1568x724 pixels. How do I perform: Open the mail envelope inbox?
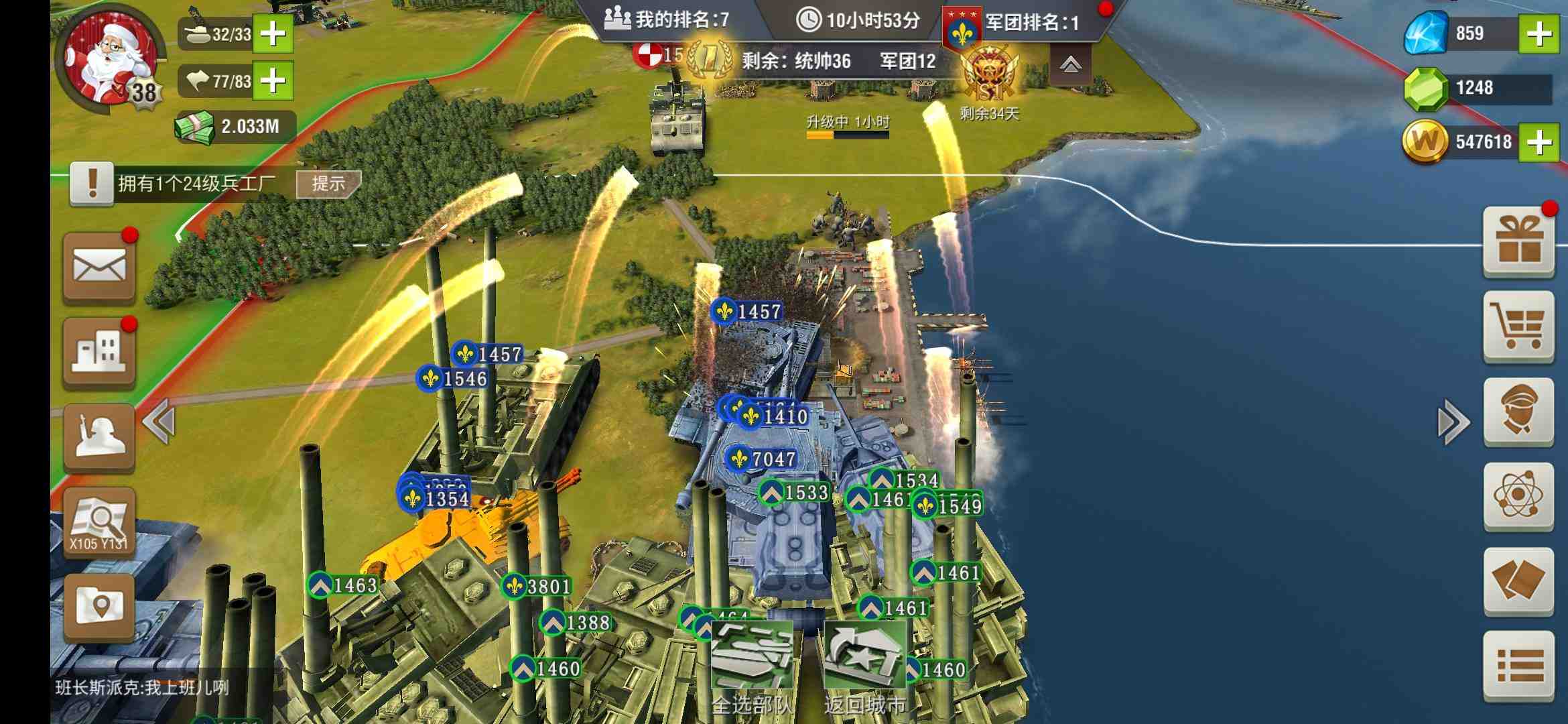(99, 268)
